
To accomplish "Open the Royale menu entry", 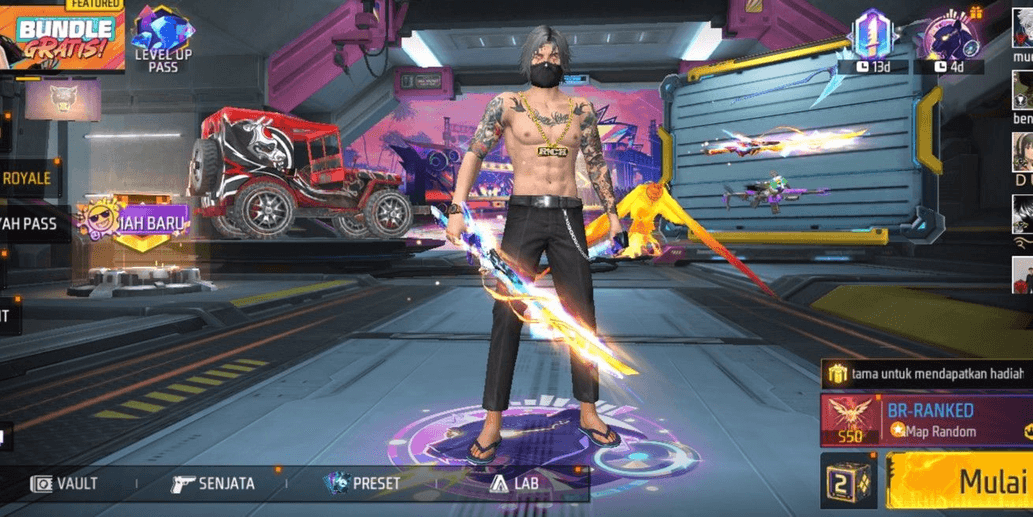I will [x=28, y=179].
